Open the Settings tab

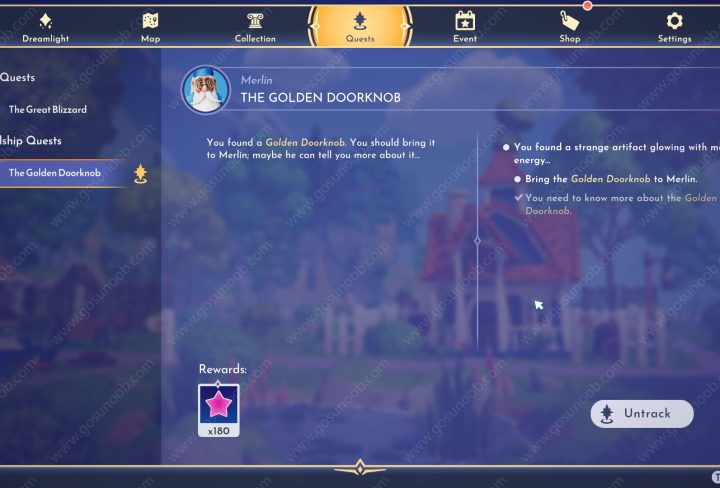point(674,26)
